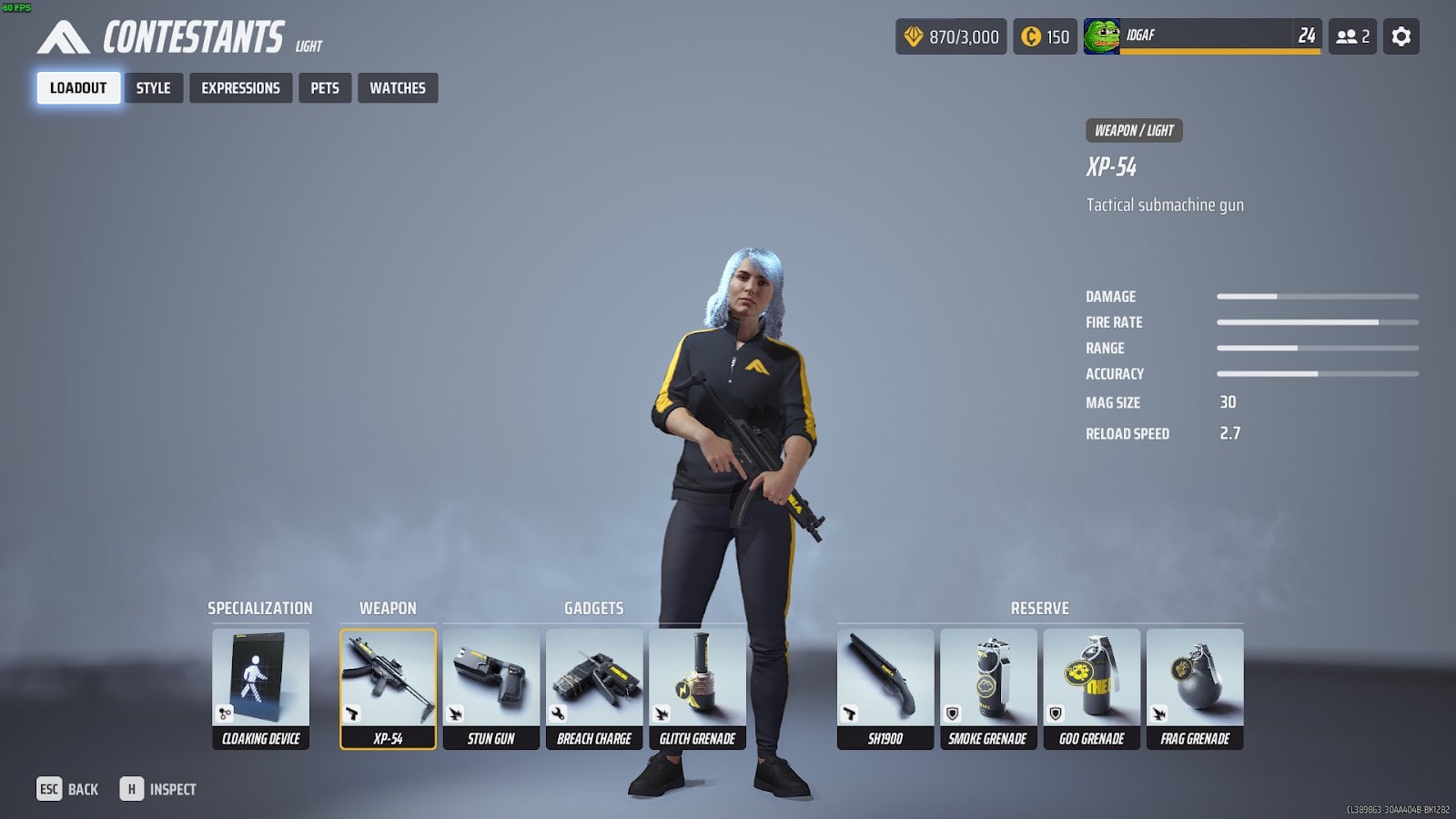This screenshot has height=819, width=1456.
Task: Select the Expressions tab
Action: tap(240, 88)
